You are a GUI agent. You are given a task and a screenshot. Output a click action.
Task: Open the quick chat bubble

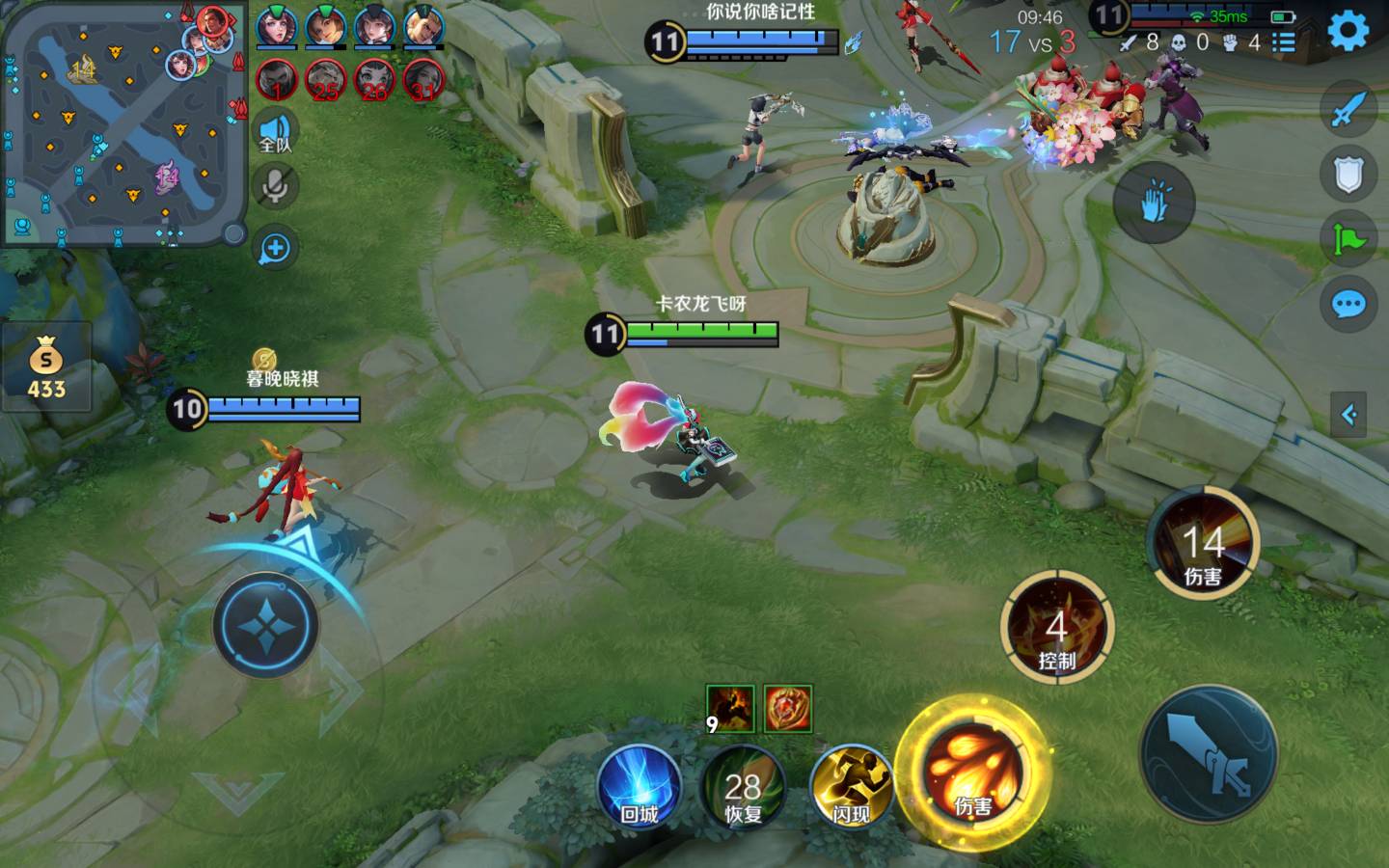pos(1348,306)
